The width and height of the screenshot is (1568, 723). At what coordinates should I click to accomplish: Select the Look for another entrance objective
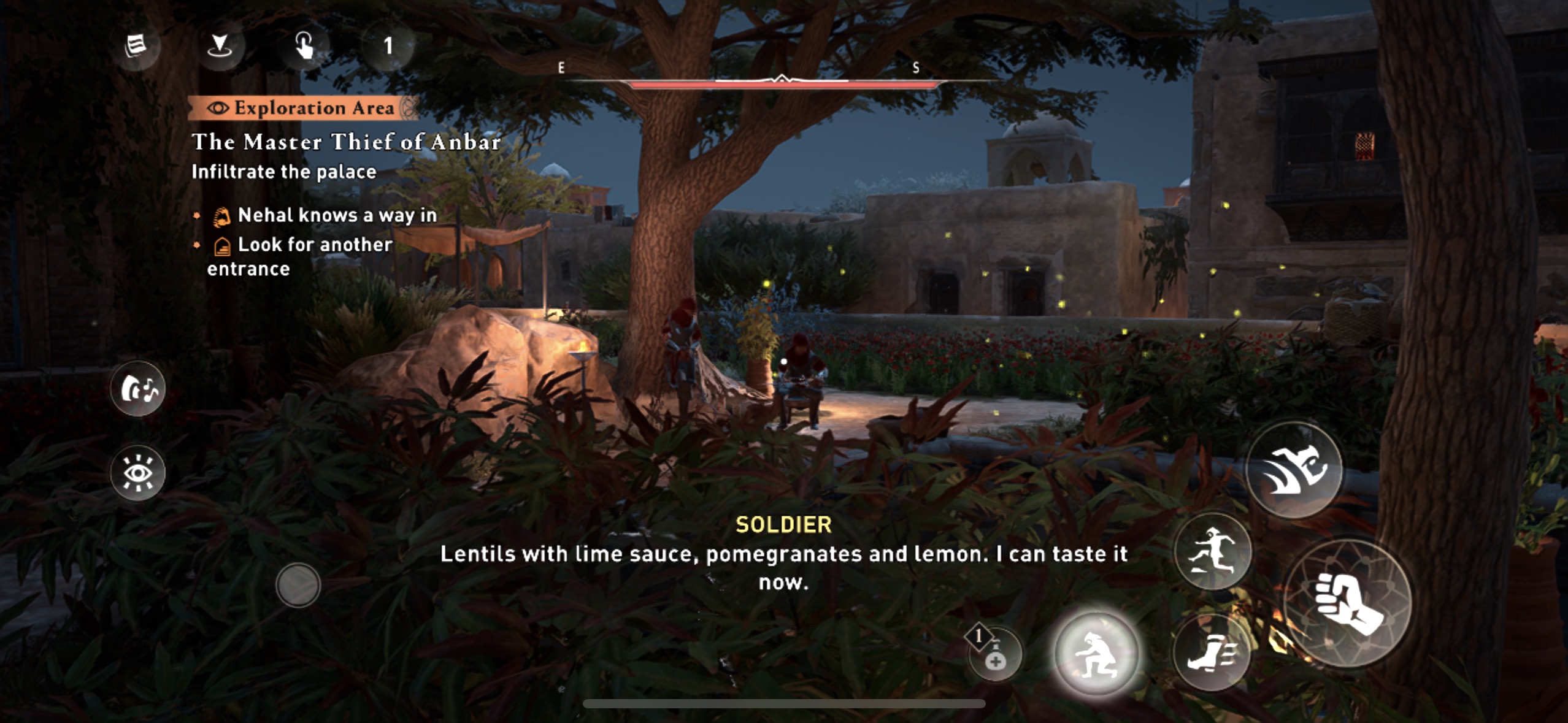(x=314, y=245)
